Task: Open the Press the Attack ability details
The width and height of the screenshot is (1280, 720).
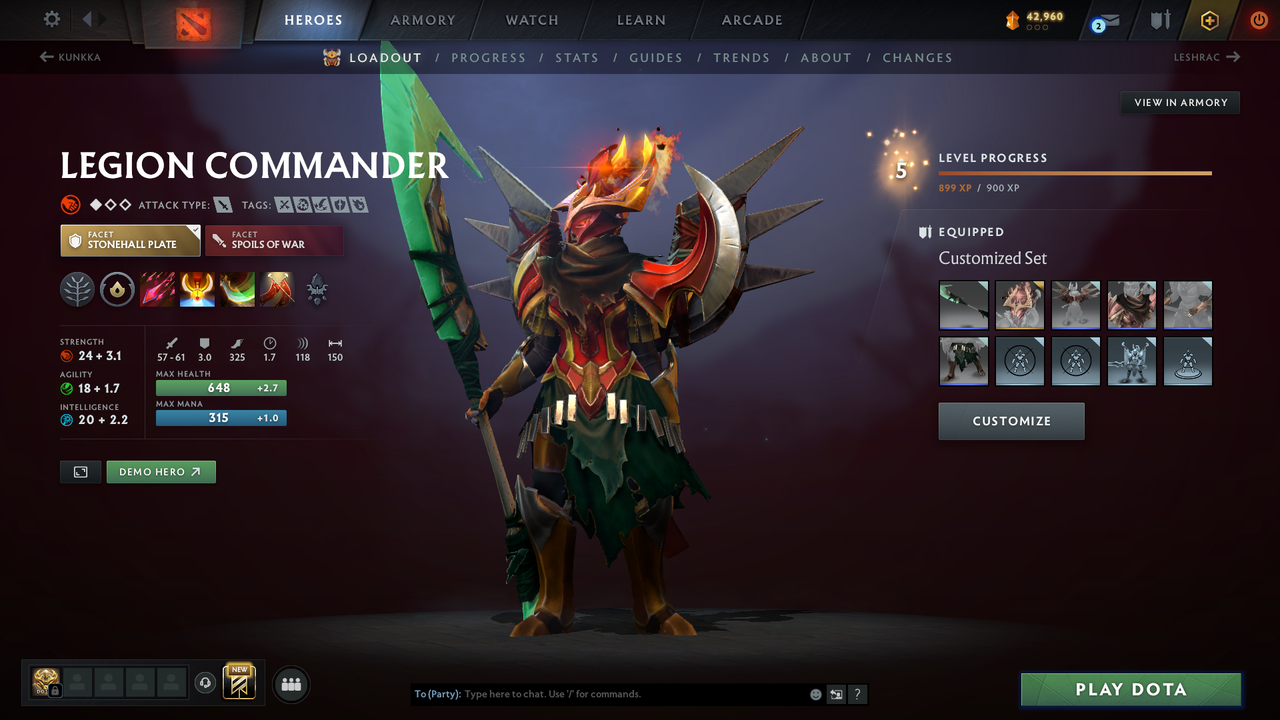Action: (x=197, y=290)
